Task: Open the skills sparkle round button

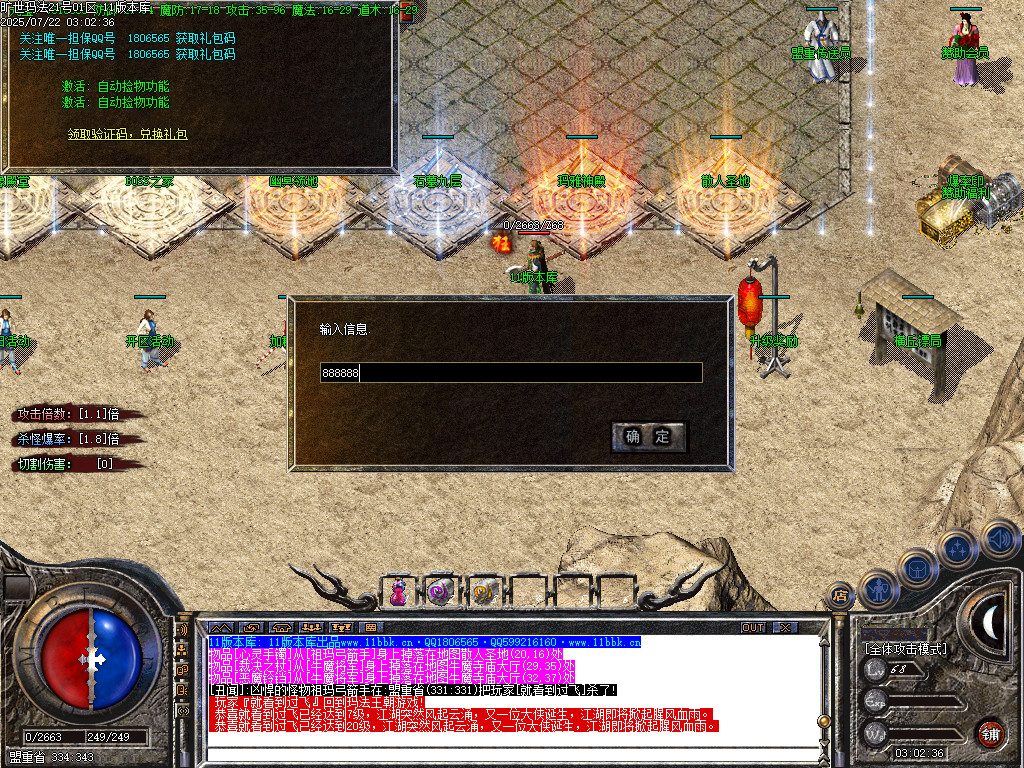Action: pyautogui.click(x=958, y=549)
